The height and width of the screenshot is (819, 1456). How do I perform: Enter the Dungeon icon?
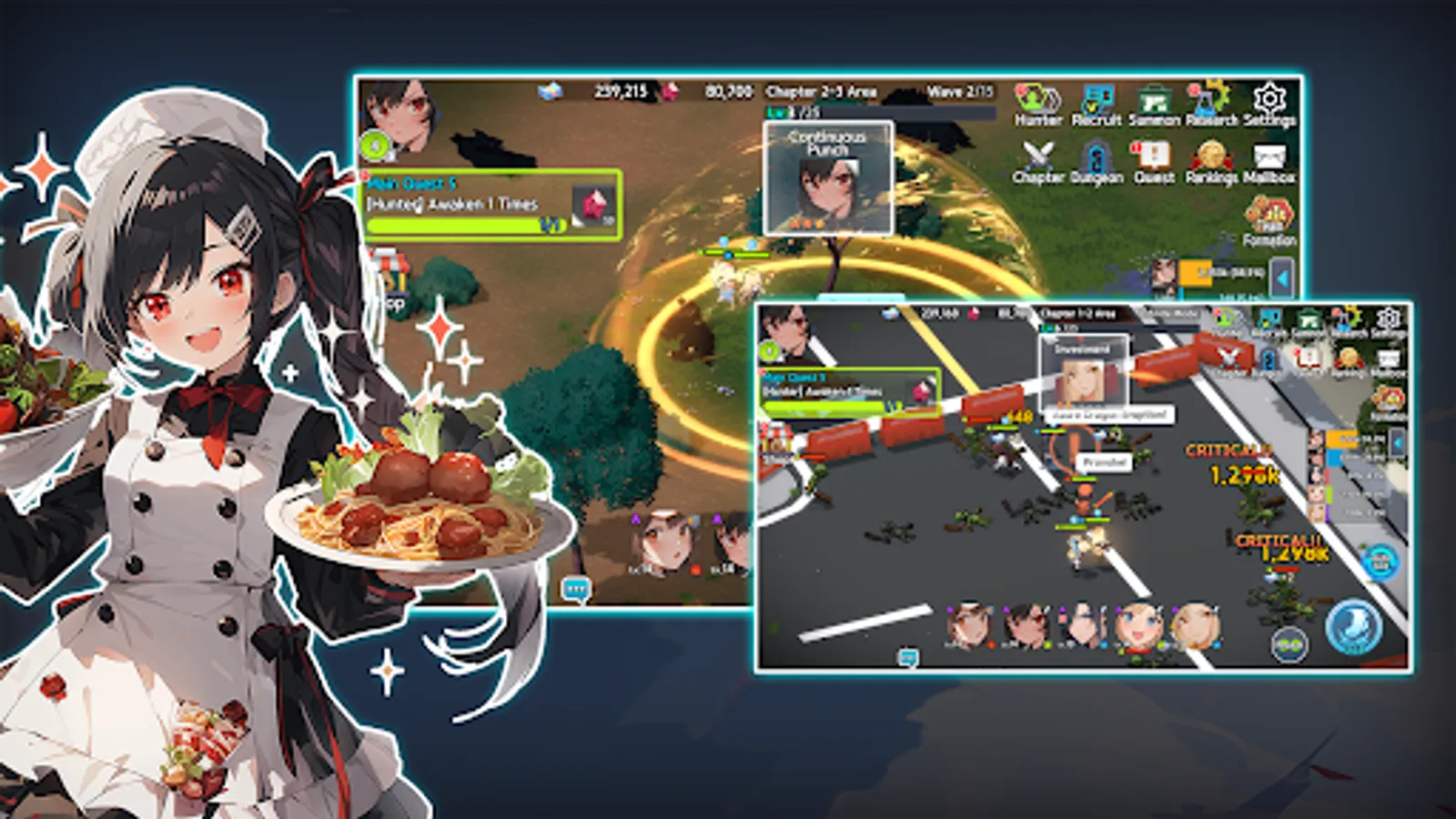tap(1097, 157)
